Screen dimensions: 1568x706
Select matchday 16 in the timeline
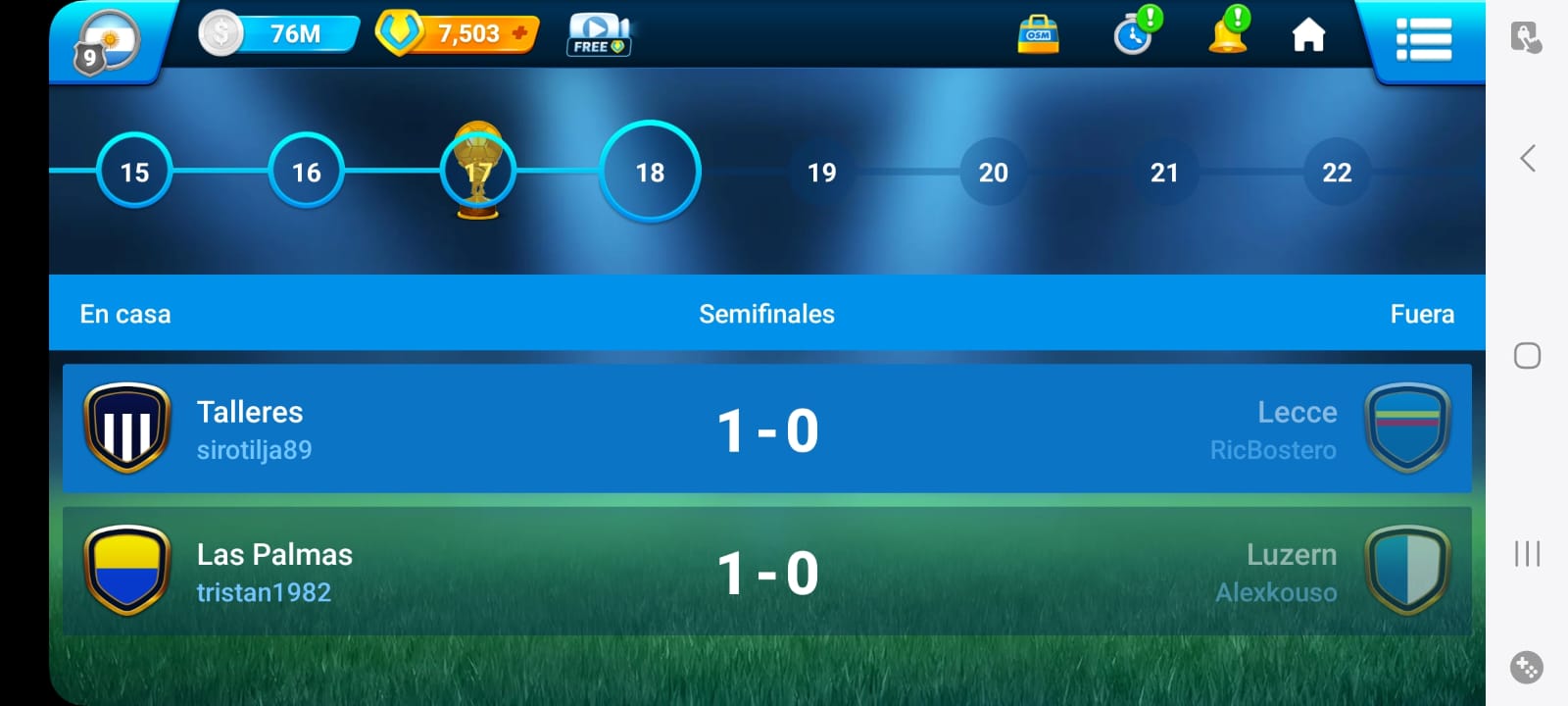(x=306, y=172)
